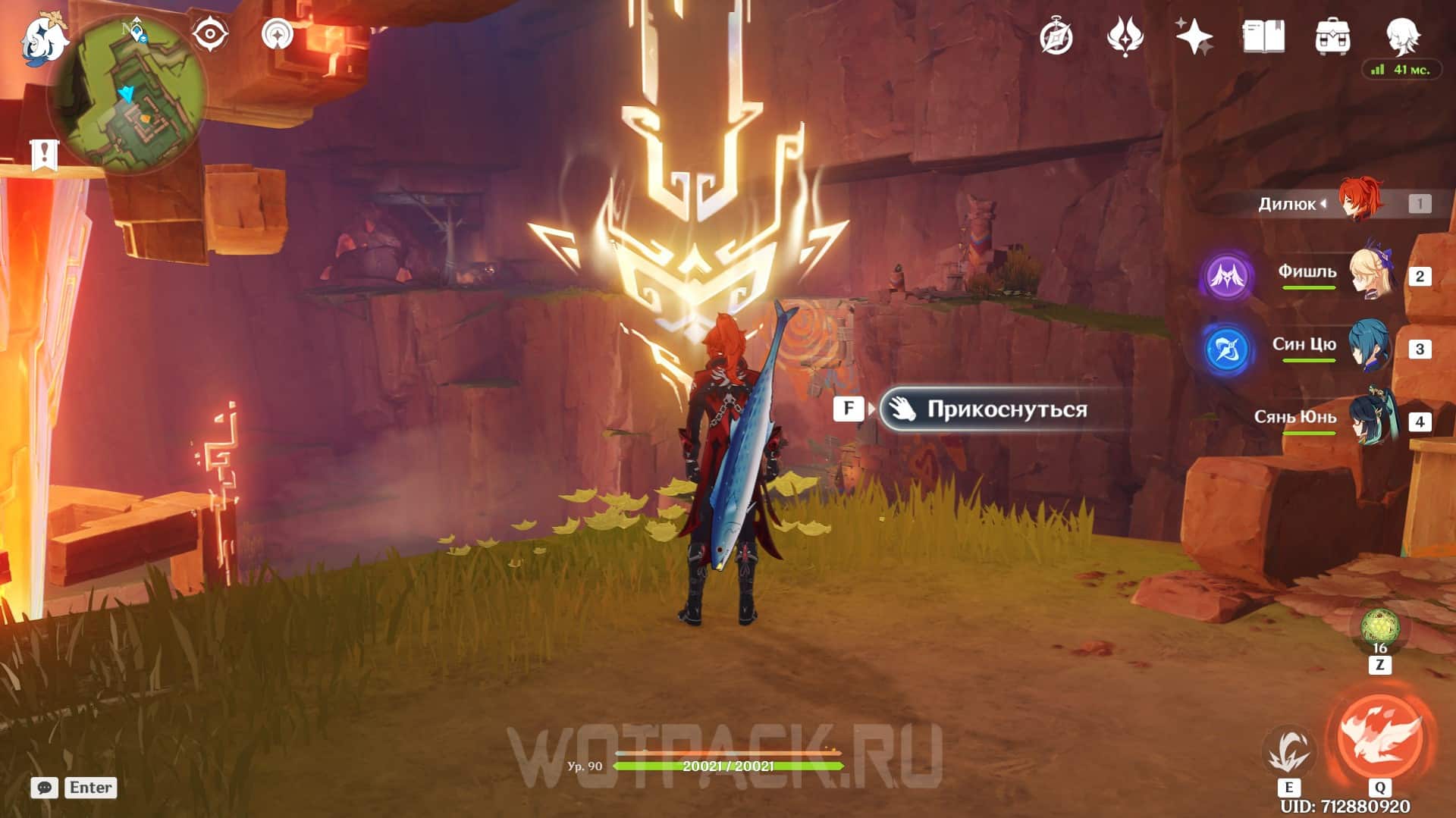The image size is (1456, 818).
Task: Open the Adventurer Handbook book icon
Action: pos(1263,36)
